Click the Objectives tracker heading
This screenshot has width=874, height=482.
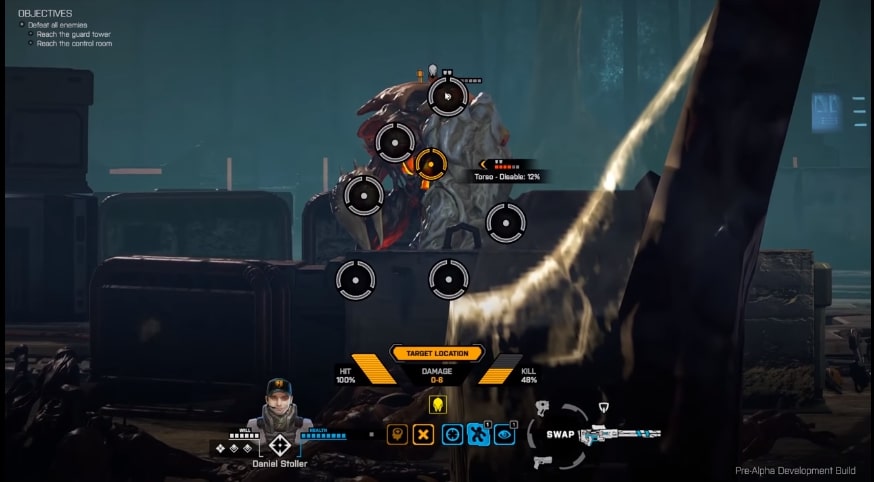(45, 13)
